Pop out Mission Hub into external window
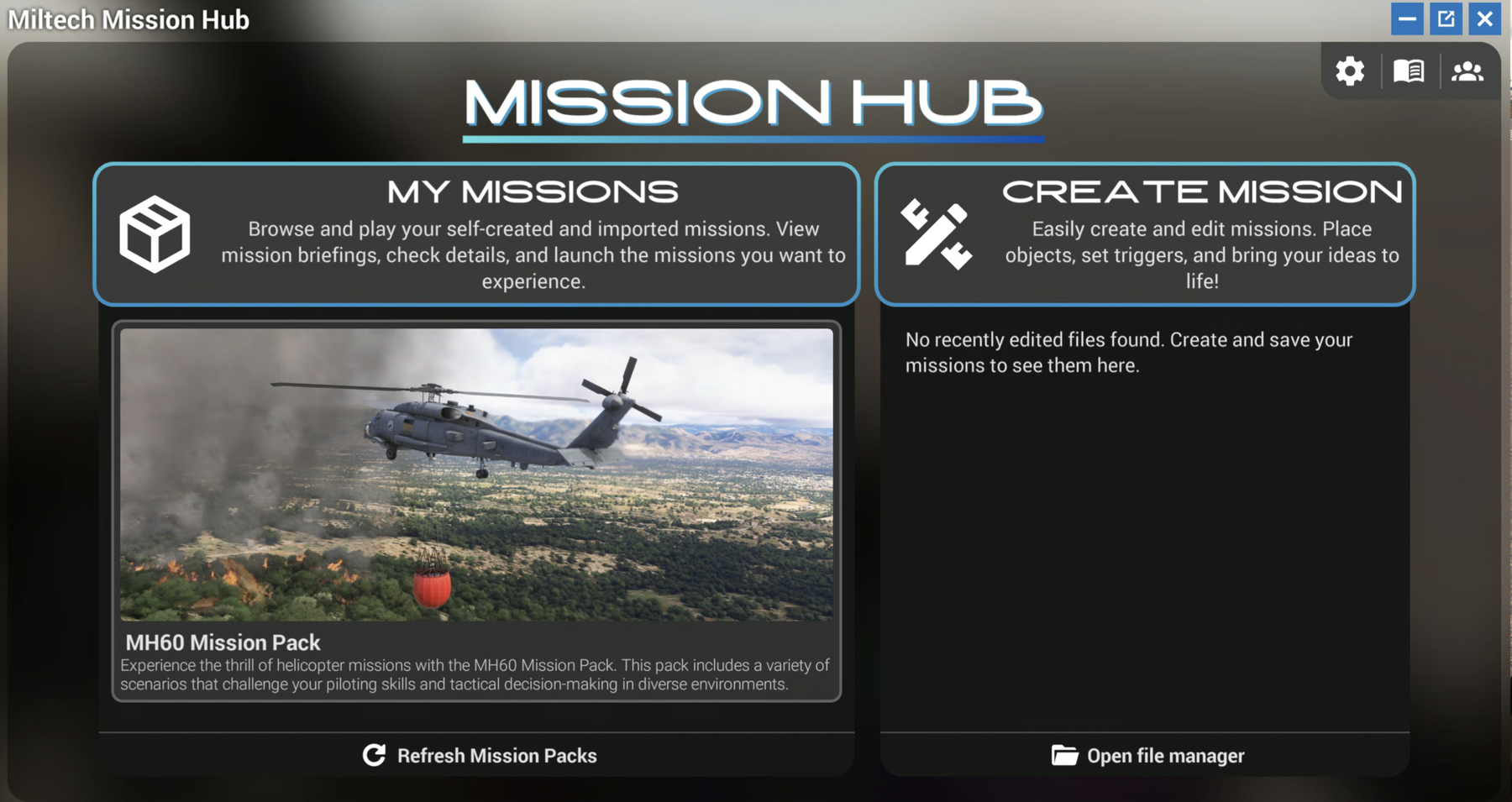The image size is (1512, 802). pos(1446,18)
